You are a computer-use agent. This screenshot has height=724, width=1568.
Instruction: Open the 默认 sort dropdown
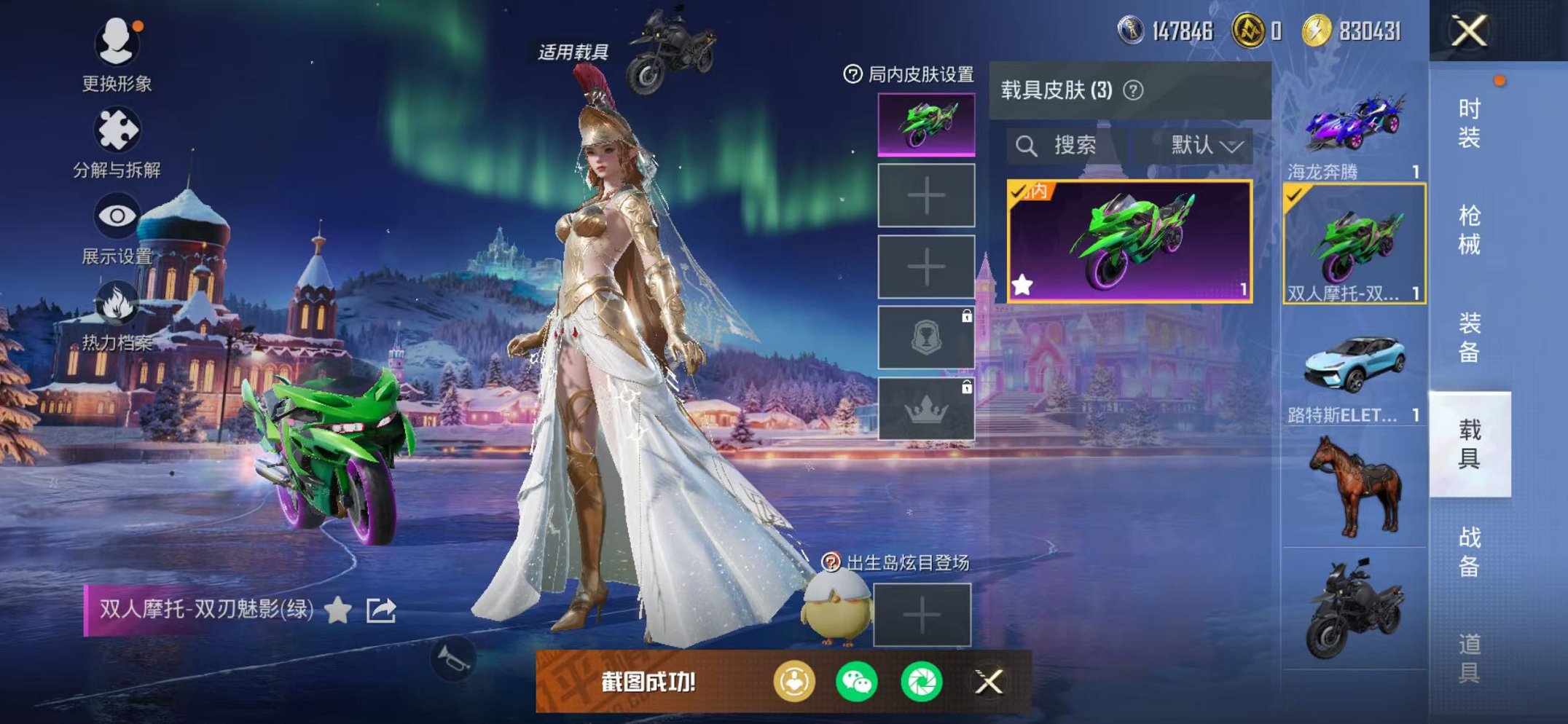click(x=1203, y=144)
